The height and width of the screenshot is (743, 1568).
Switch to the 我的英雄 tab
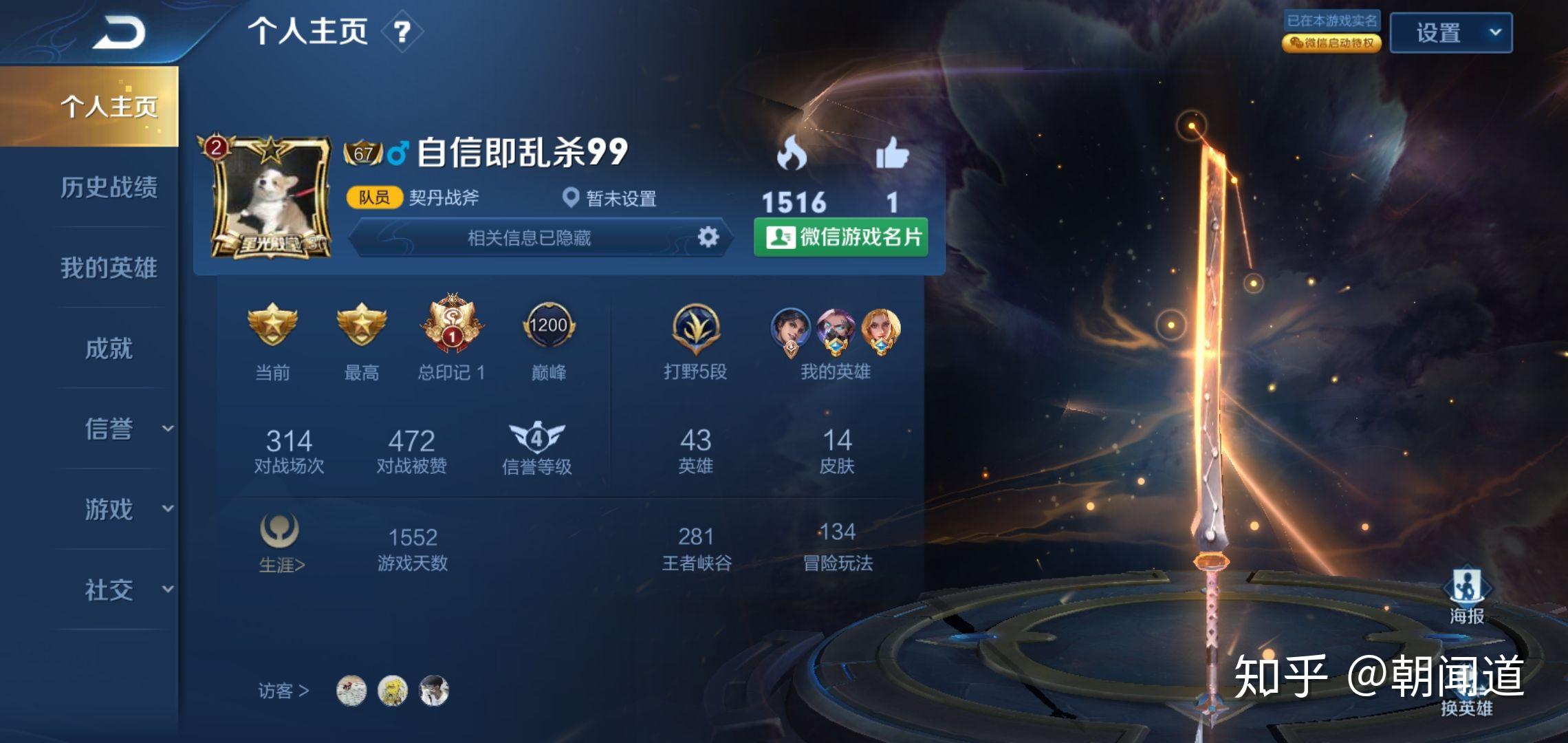tap(110, 268)
